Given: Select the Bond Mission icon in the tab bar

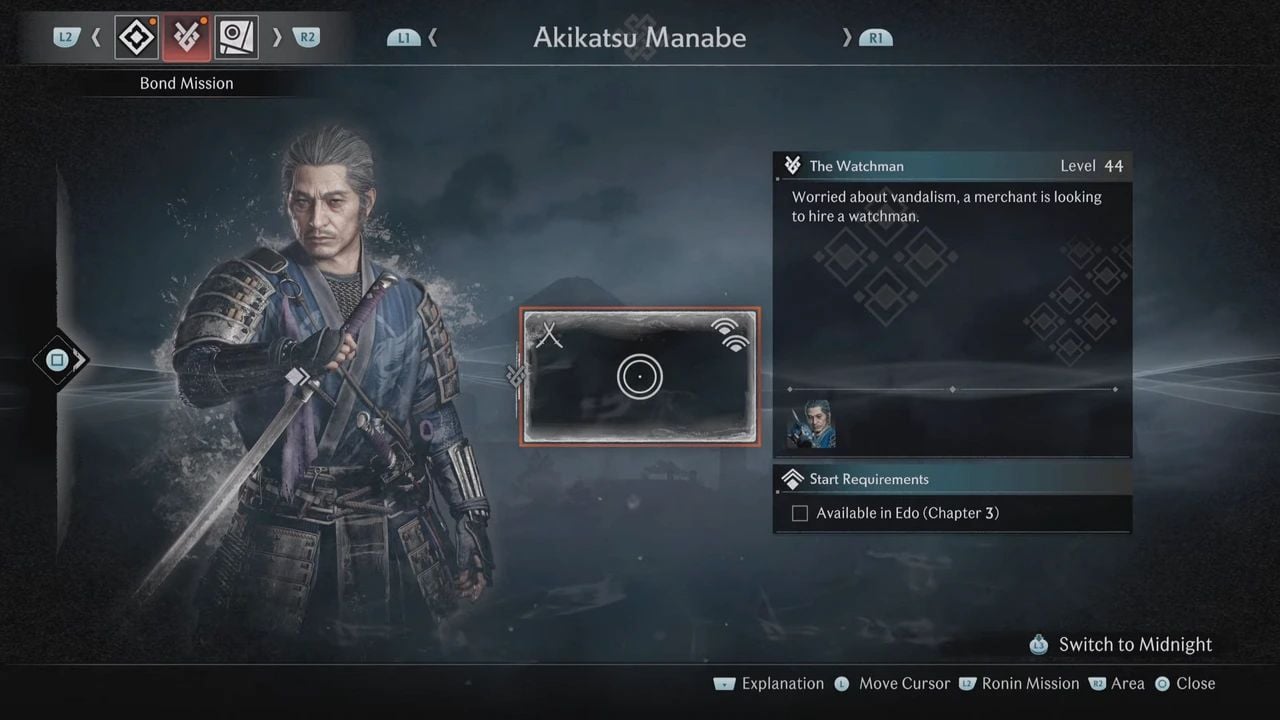Looking at the screenshot, I should pyautogui.click(x=186, y=36).
